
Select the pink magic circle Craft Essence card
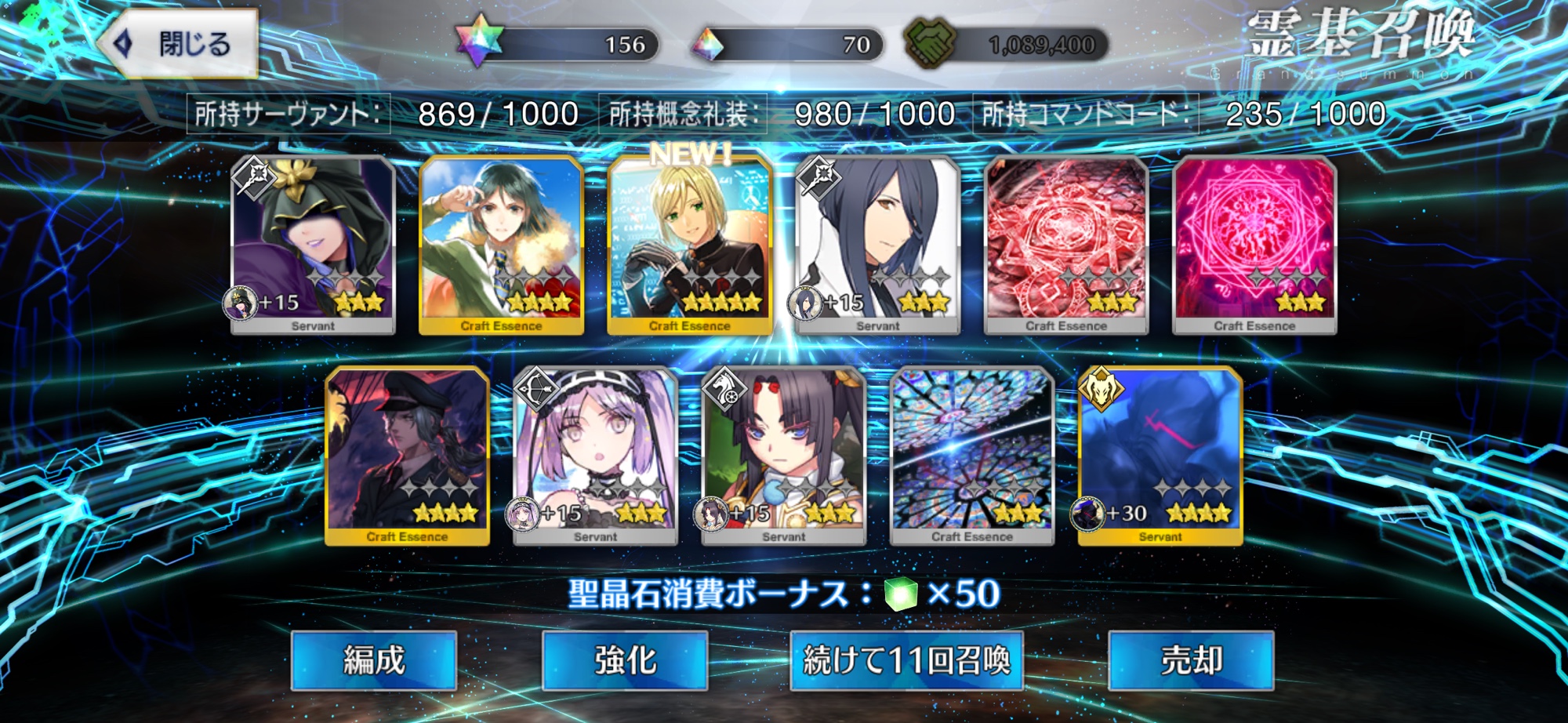point(1254,245)
